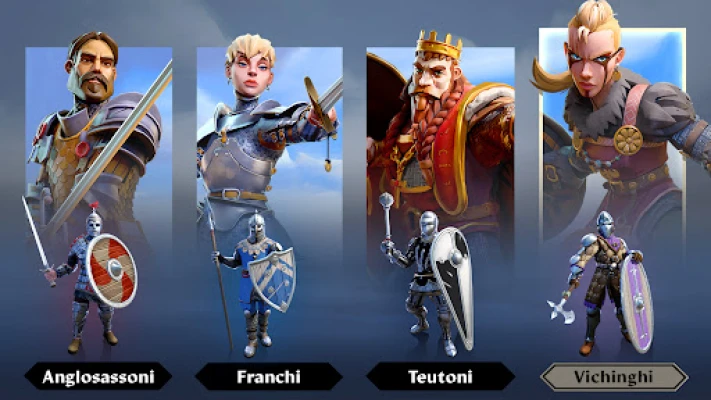Confirm the highlighted Vichinghi button
Image resolution: width=711 pixels, height=400 pixels.
(613, 377)
